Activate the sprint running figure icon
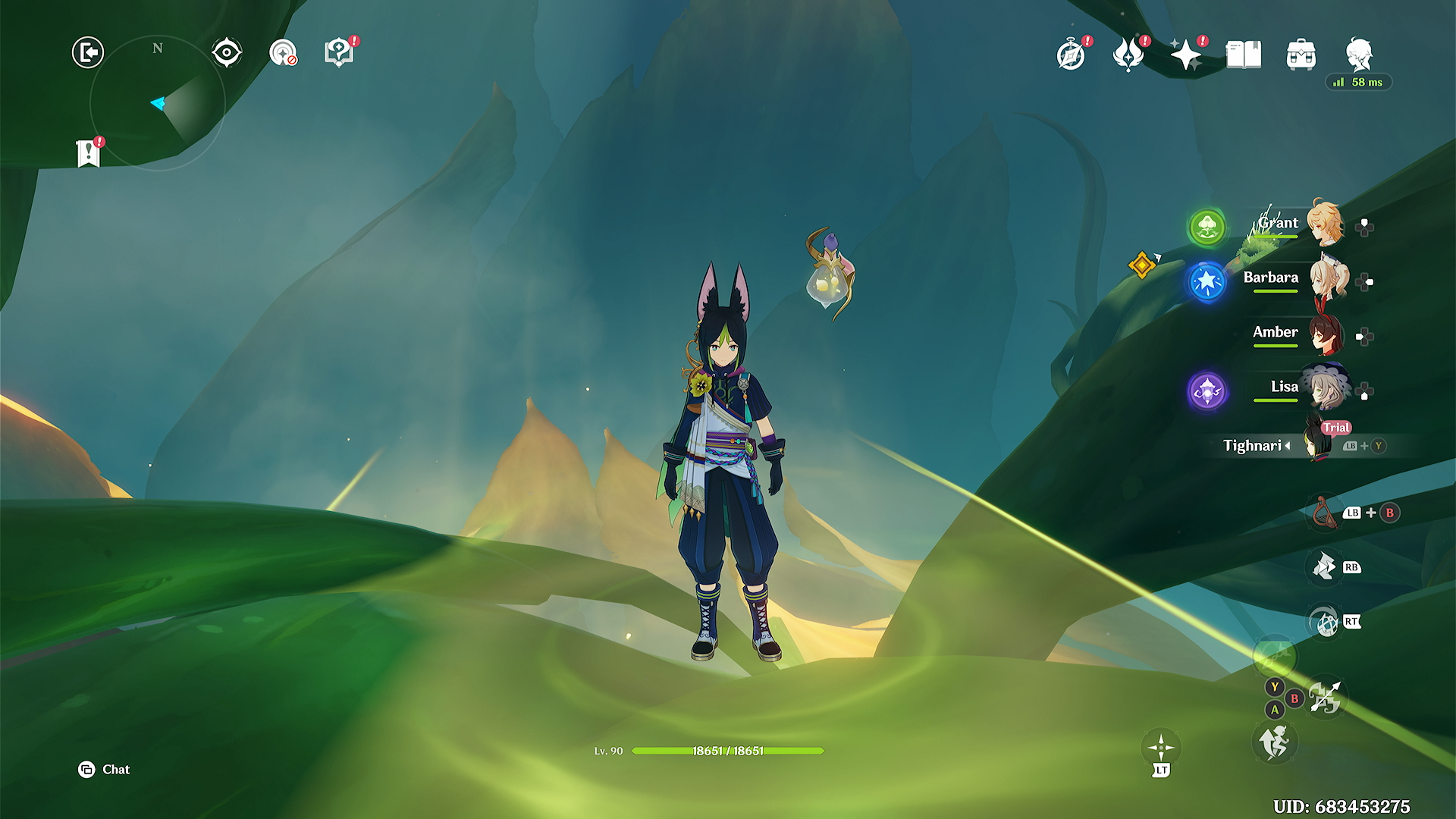The width and height of the screenshot is (1456, 819). click(1275, 742)
